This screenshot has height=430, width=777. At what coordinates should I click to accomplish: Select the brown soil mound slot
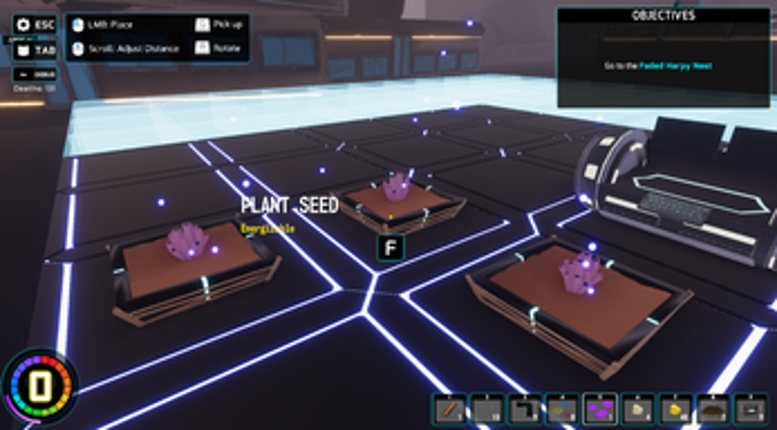[712, 408]
